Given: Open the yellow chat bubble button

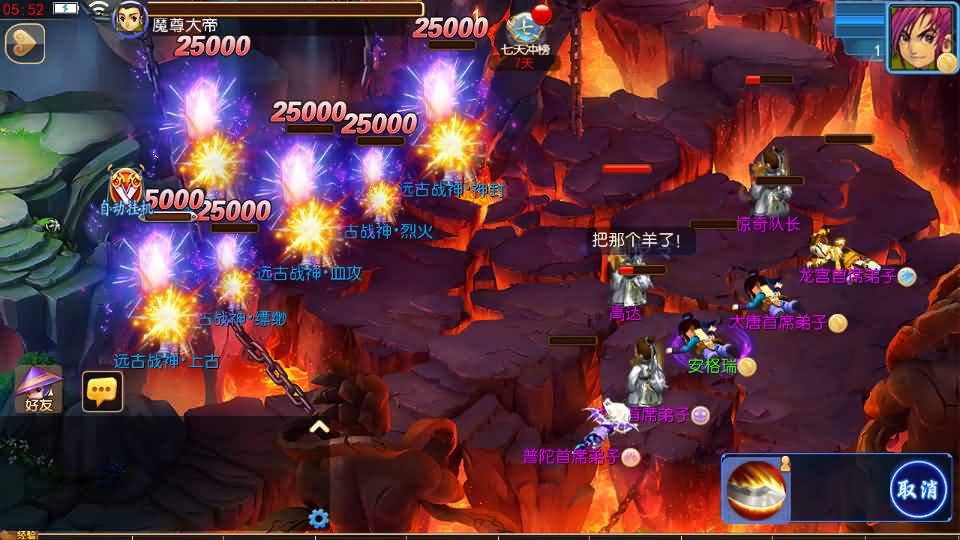Looking at the screenshot, I should point(102,392).
